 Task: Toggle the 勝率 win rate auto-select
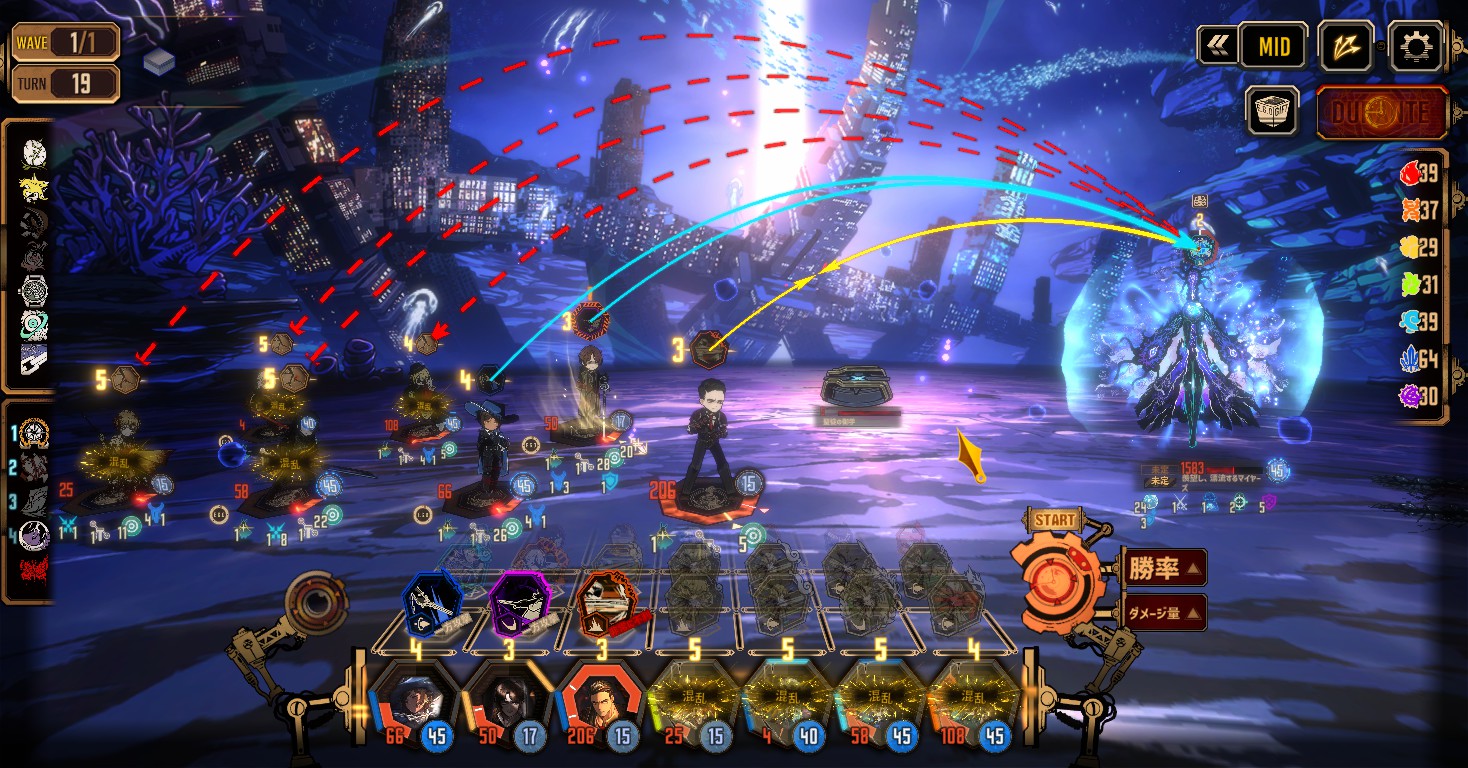[1164, 568]
